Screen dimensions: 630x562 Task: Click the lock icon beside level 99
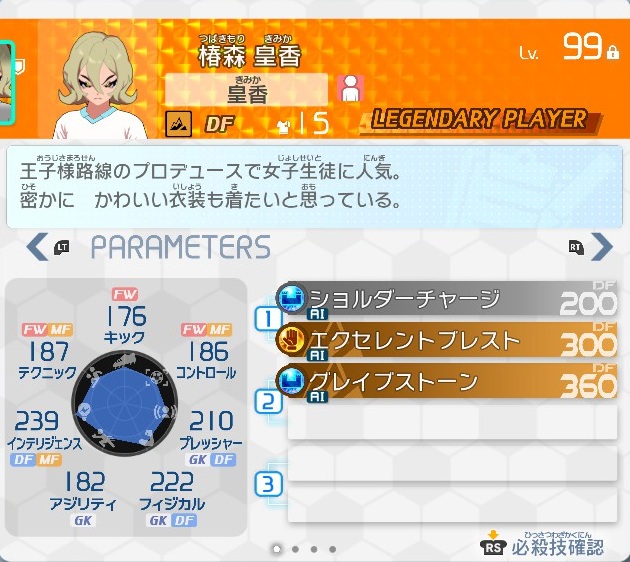pyautogui.click(x=613, y=52)
